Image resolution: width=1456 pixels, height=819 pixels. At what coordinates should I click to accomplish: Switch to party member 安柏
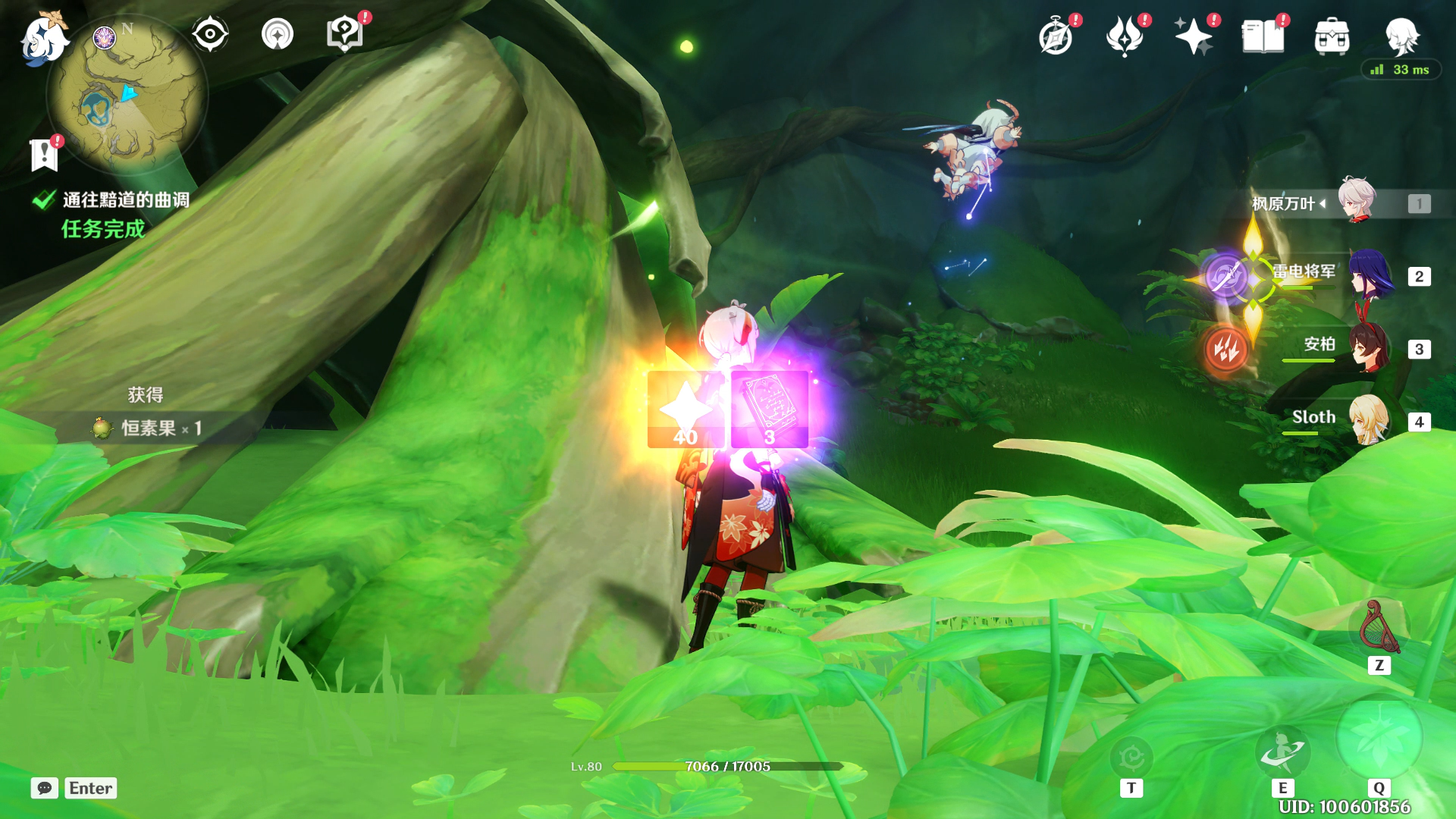click(x=1369, y=349)
